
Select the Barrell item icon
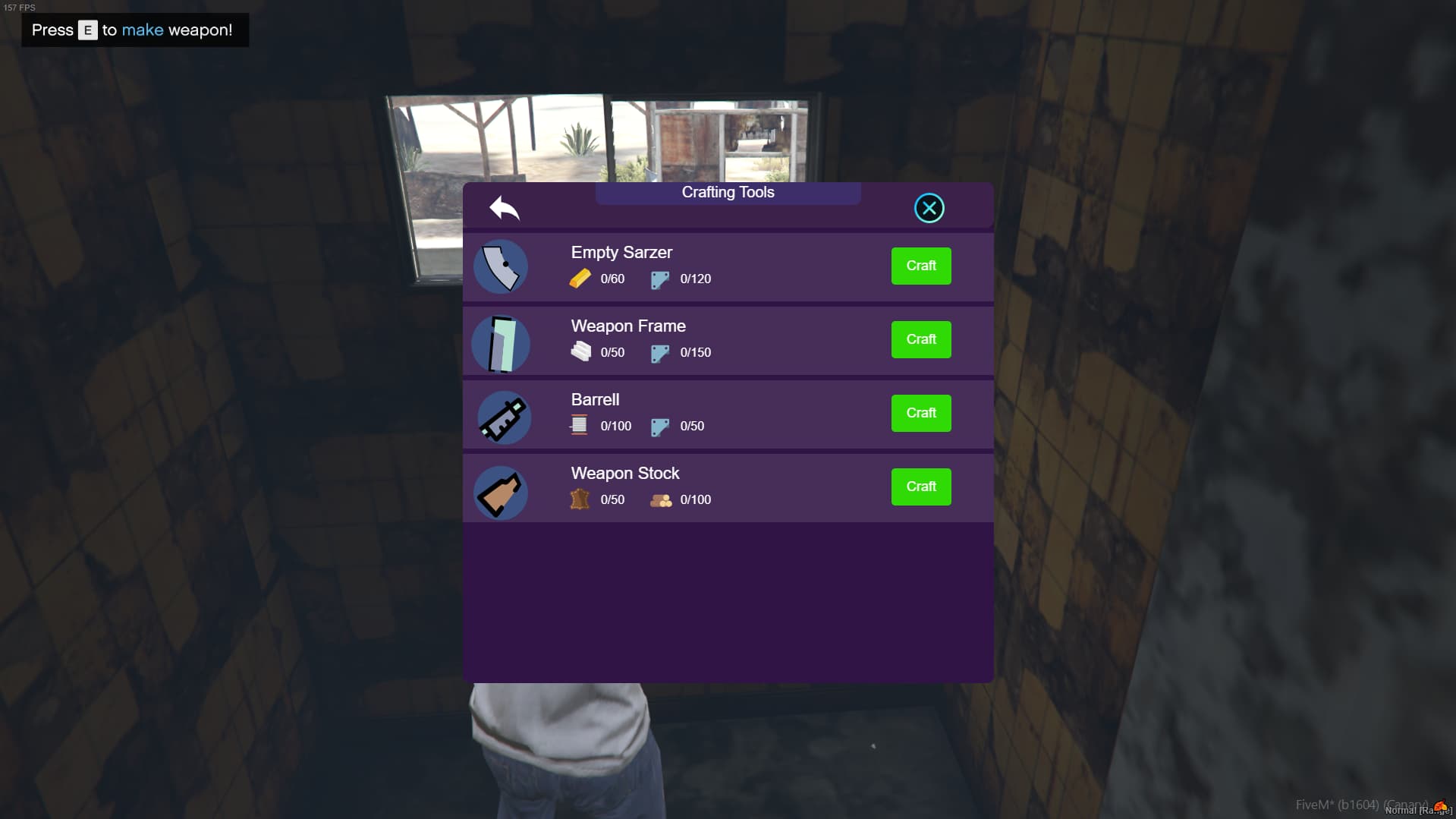pyautogui.click(x=503, y=417)
